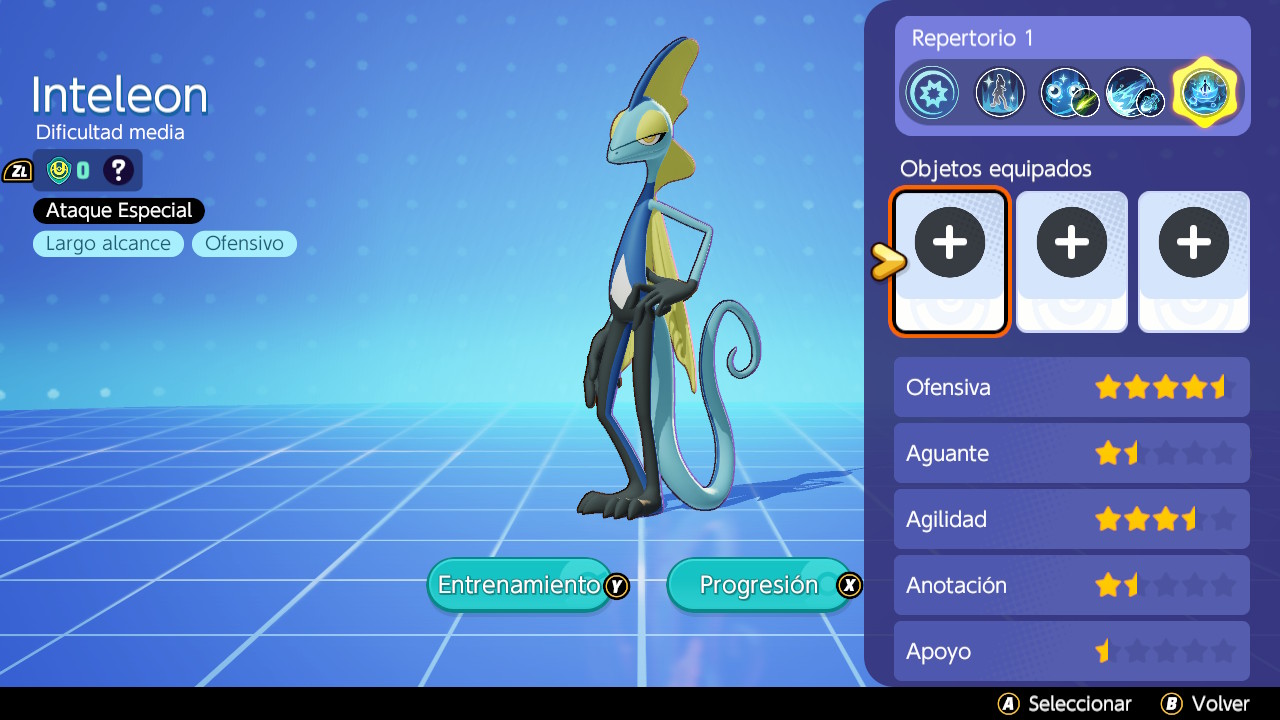The height and width of the screenshot is (720, 1280).
Task: Select the spiky star basic attack icon
Action: 932,93
